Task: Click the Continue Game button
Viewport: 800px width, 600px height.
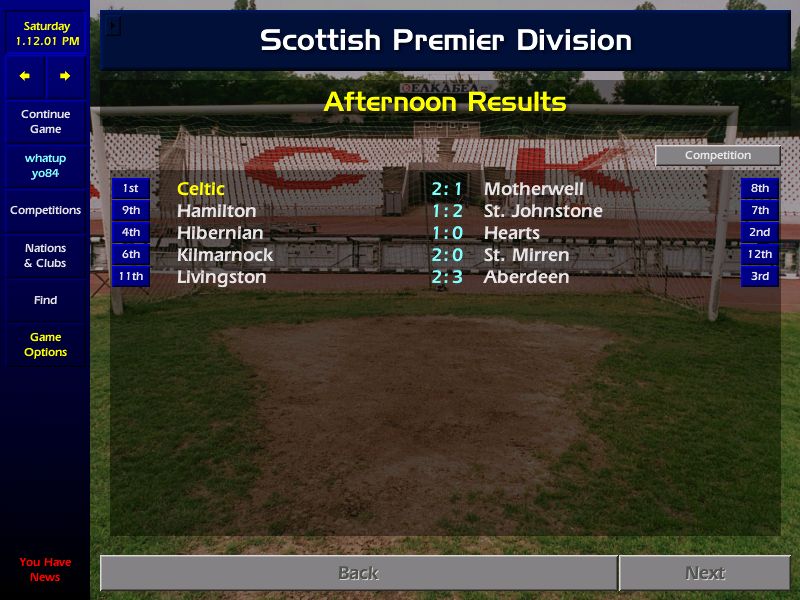Action: [45, 122]
